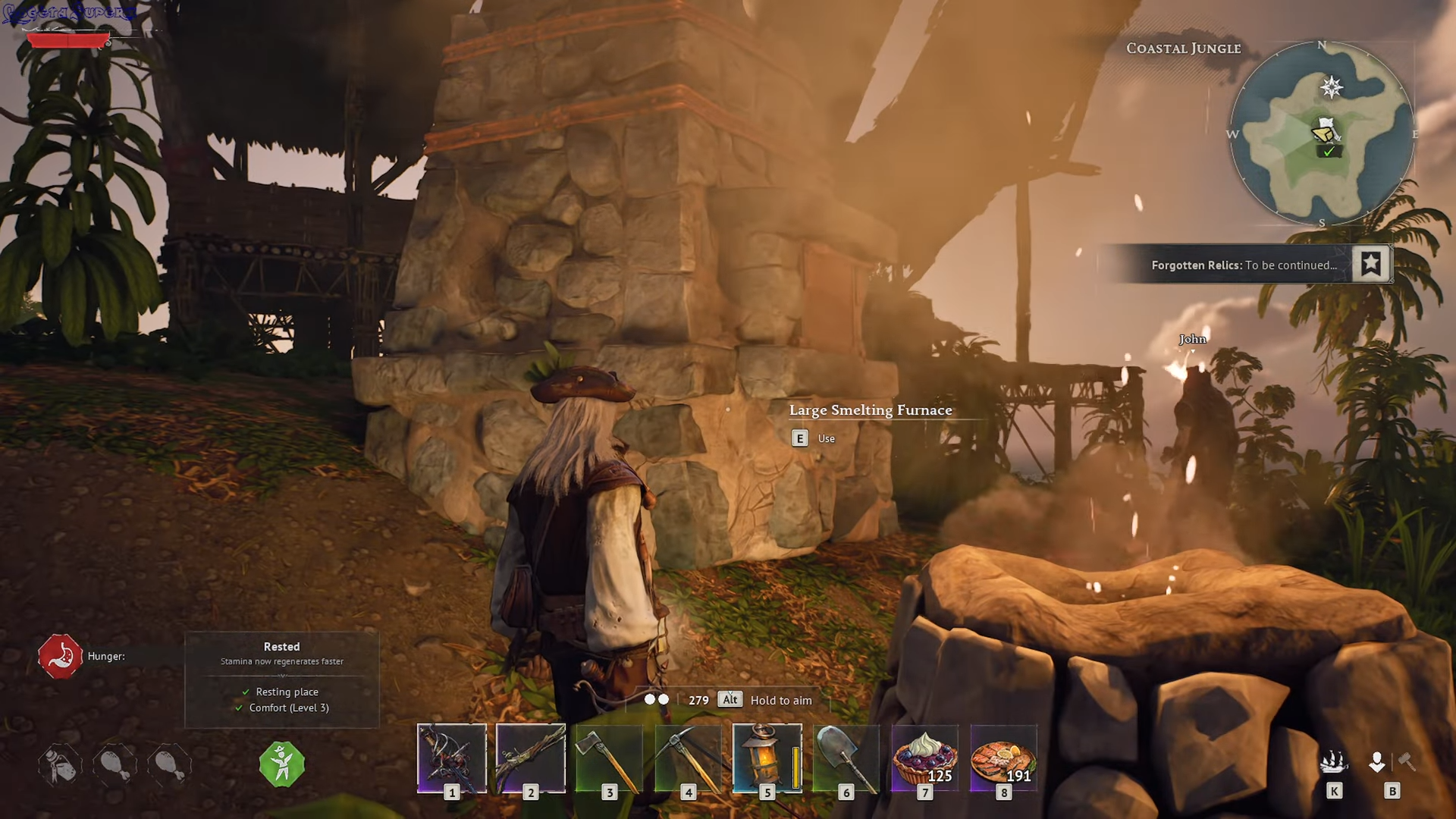
Task: Click the potion bottle buff slot
Action: point(60,764)
